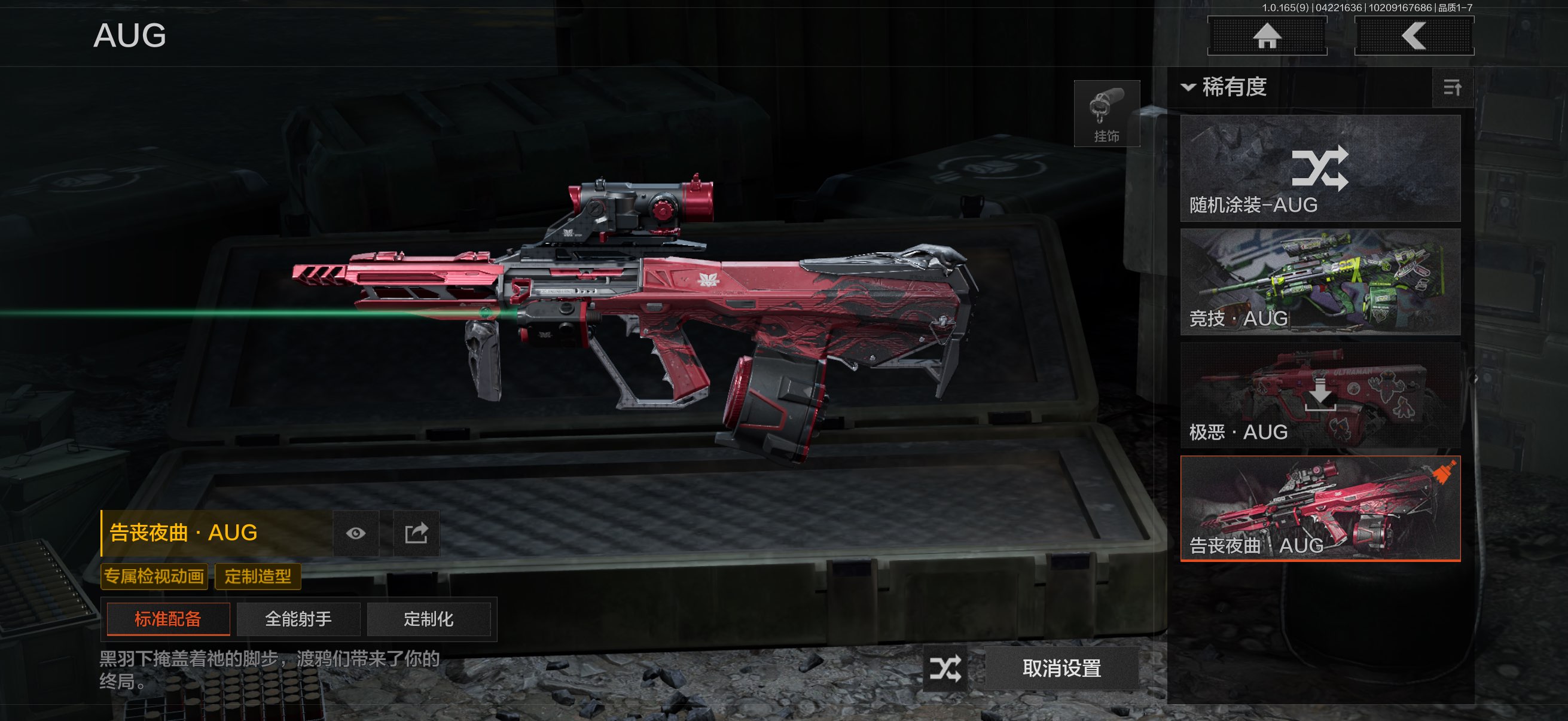The image size is (1568, 721).
Task: Click the back arrow button
Action: (1413, 36)
